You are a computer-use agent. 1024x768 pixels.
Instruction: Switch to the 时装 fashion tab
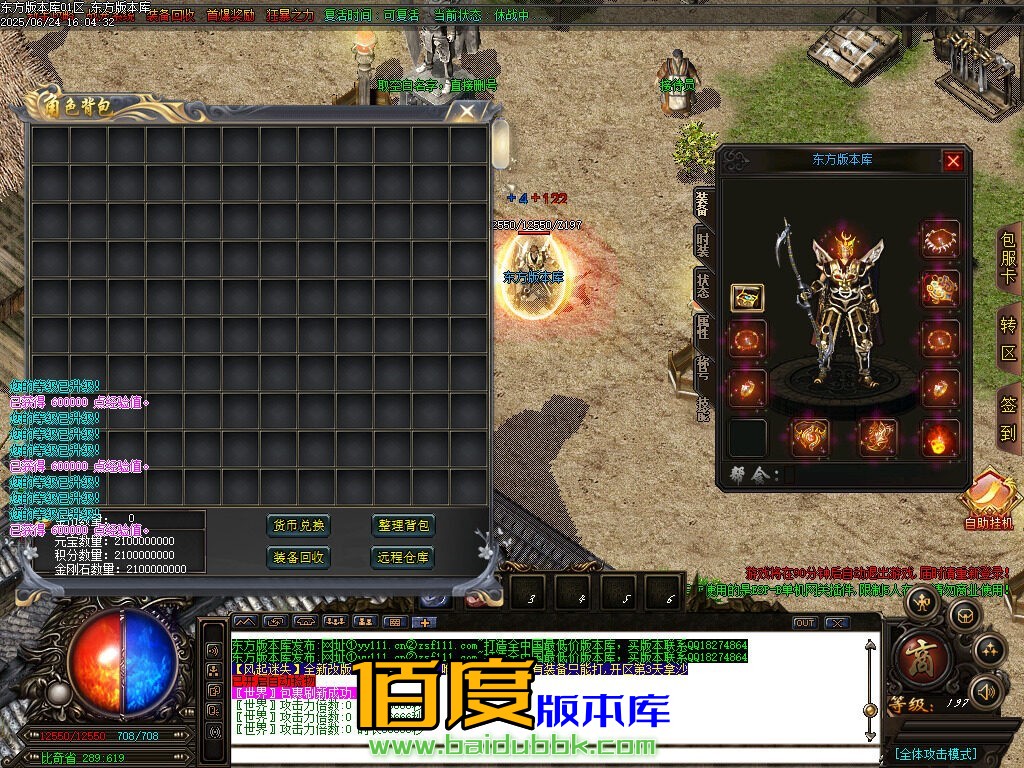pyautogui.click(x=703, y=245)
